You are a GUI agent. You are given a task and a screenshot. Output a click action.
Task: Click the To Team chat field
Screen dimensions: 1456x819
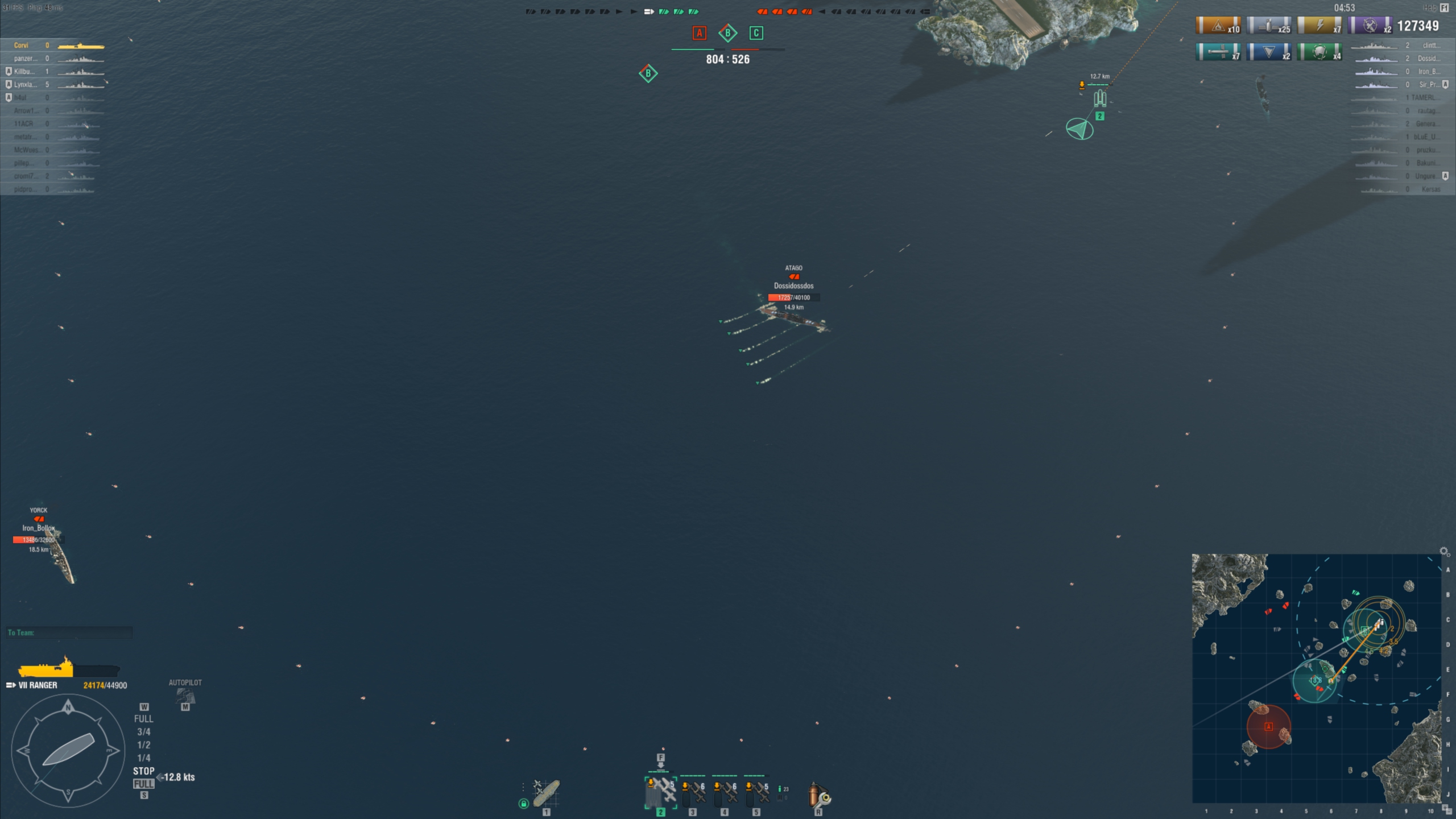point(68,632)
